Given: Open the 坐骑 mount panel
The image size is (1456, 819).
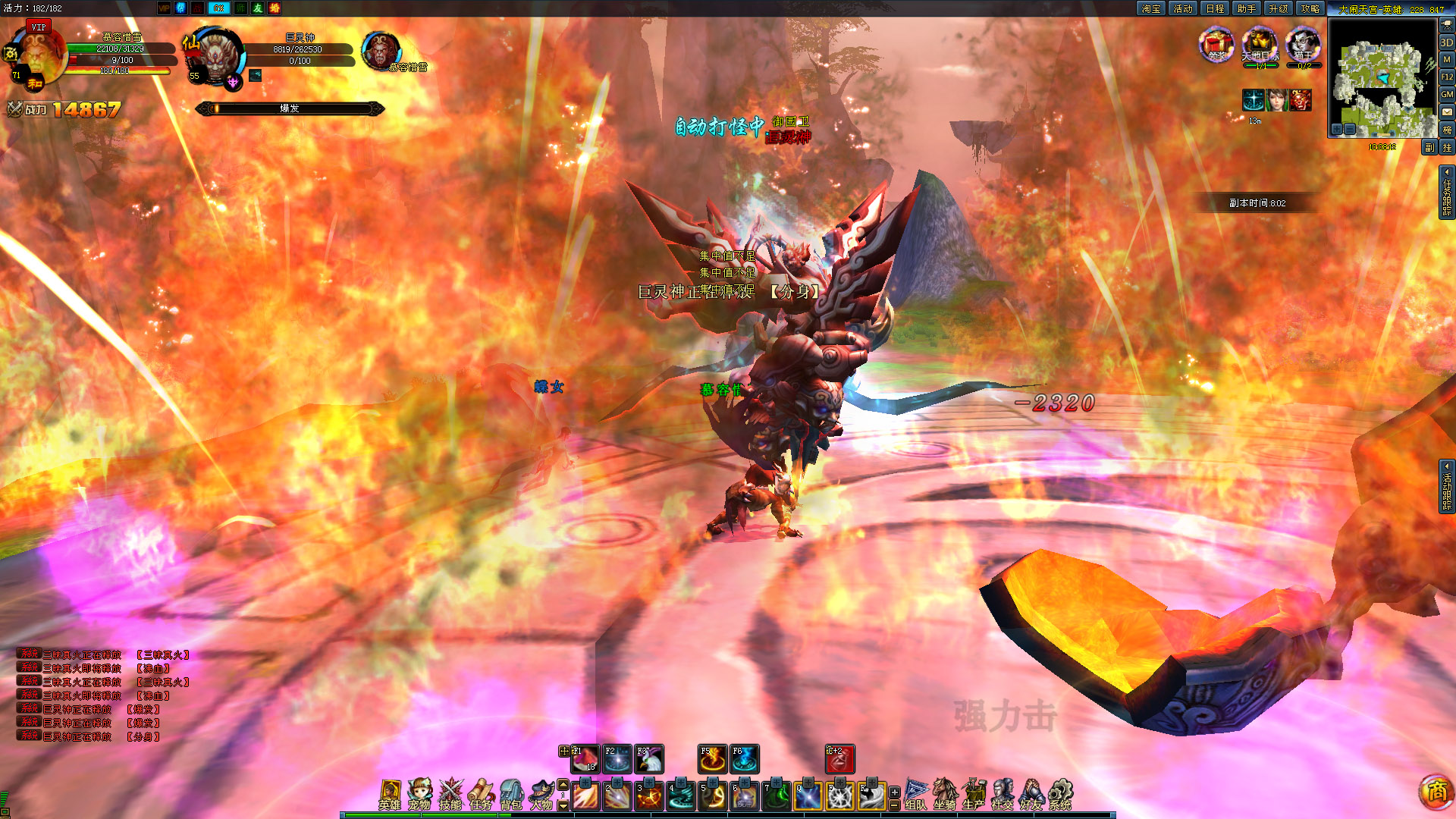Looking at the screenshot, I should click(944, 794).
